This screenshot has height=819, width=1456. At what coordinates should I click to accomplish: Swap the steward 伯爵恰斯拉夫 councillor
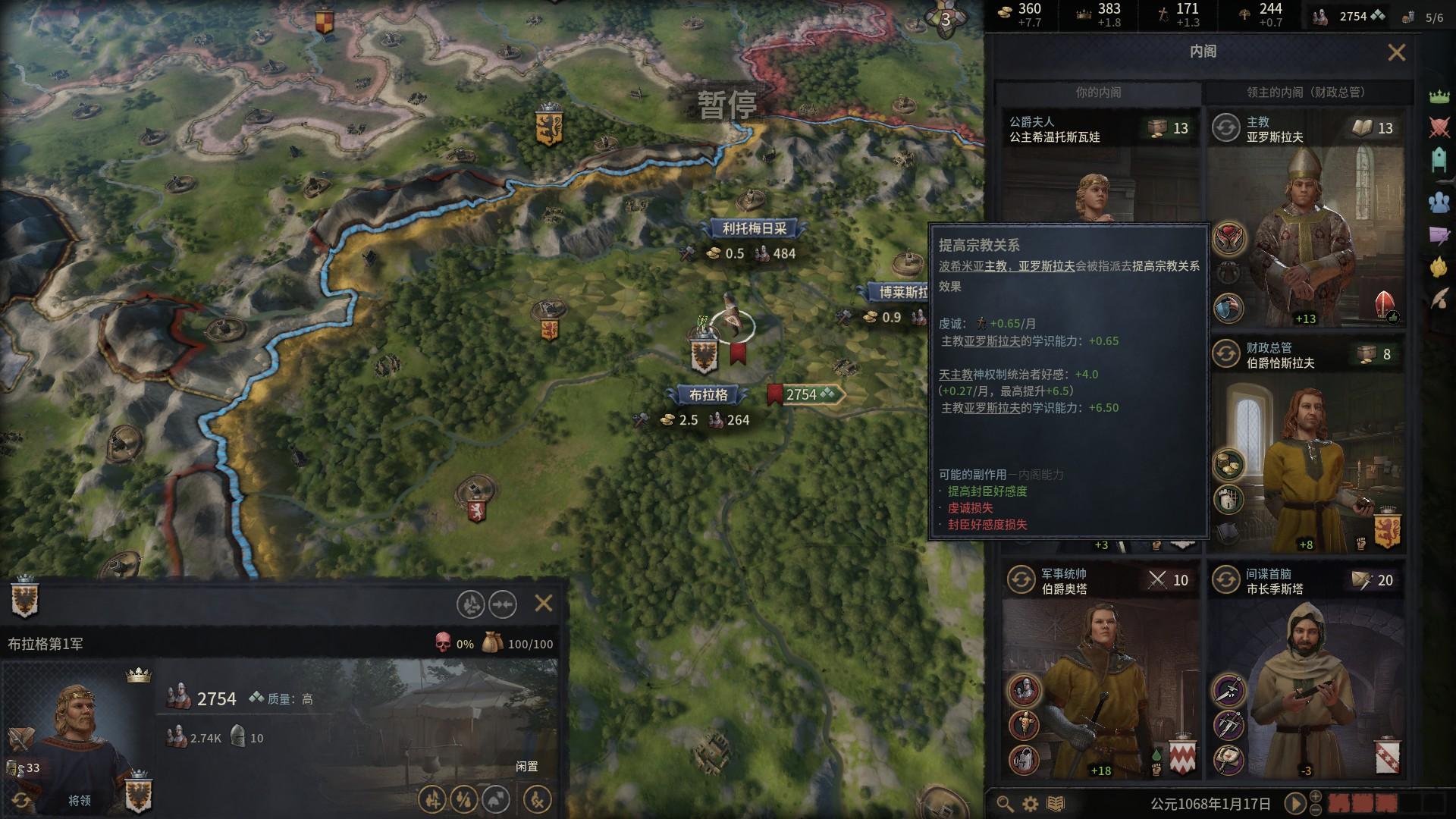[1225, 354]
